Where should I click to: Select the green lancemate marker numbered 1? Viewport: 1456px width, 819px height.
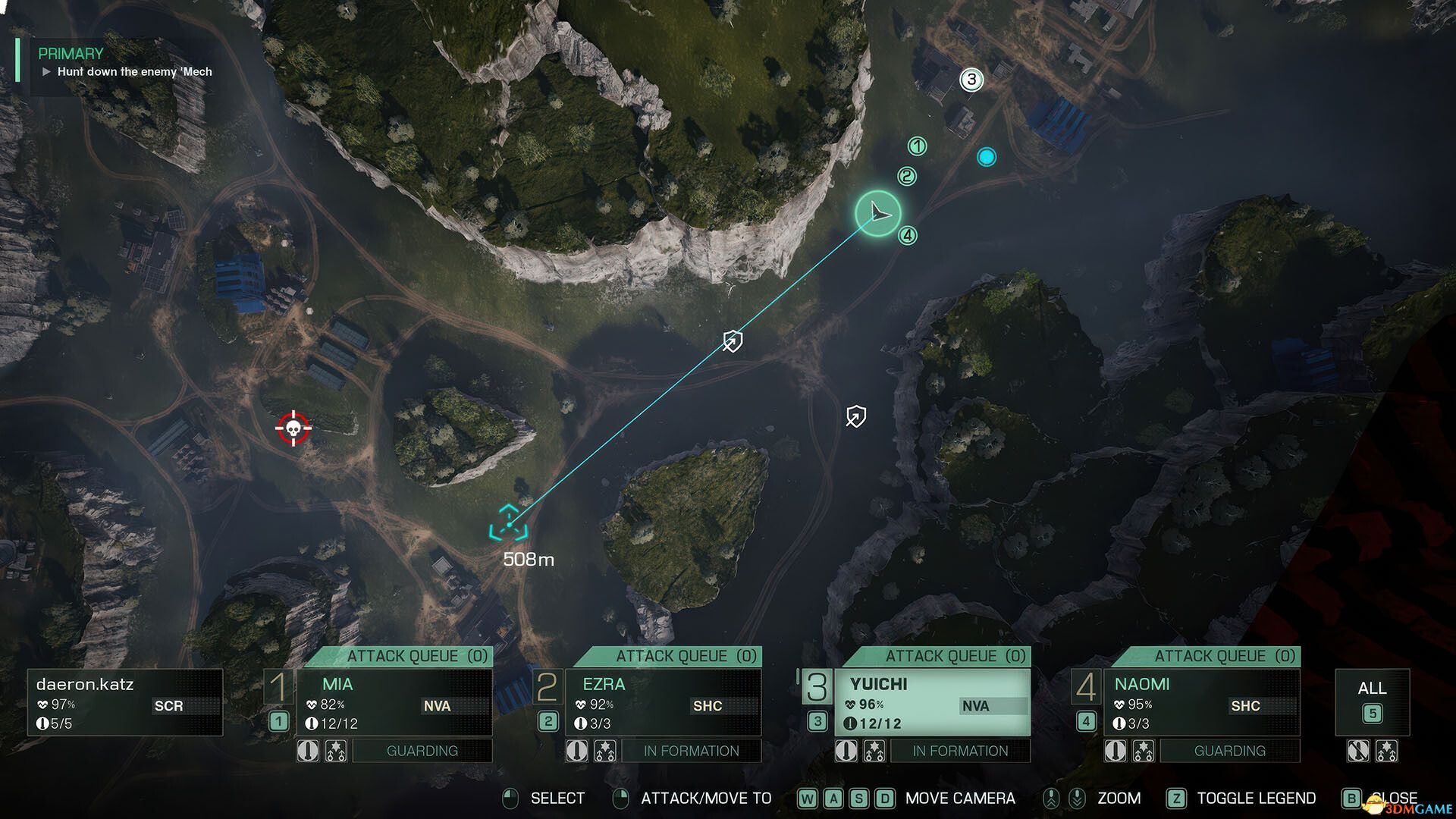click(x=918, y=146)
